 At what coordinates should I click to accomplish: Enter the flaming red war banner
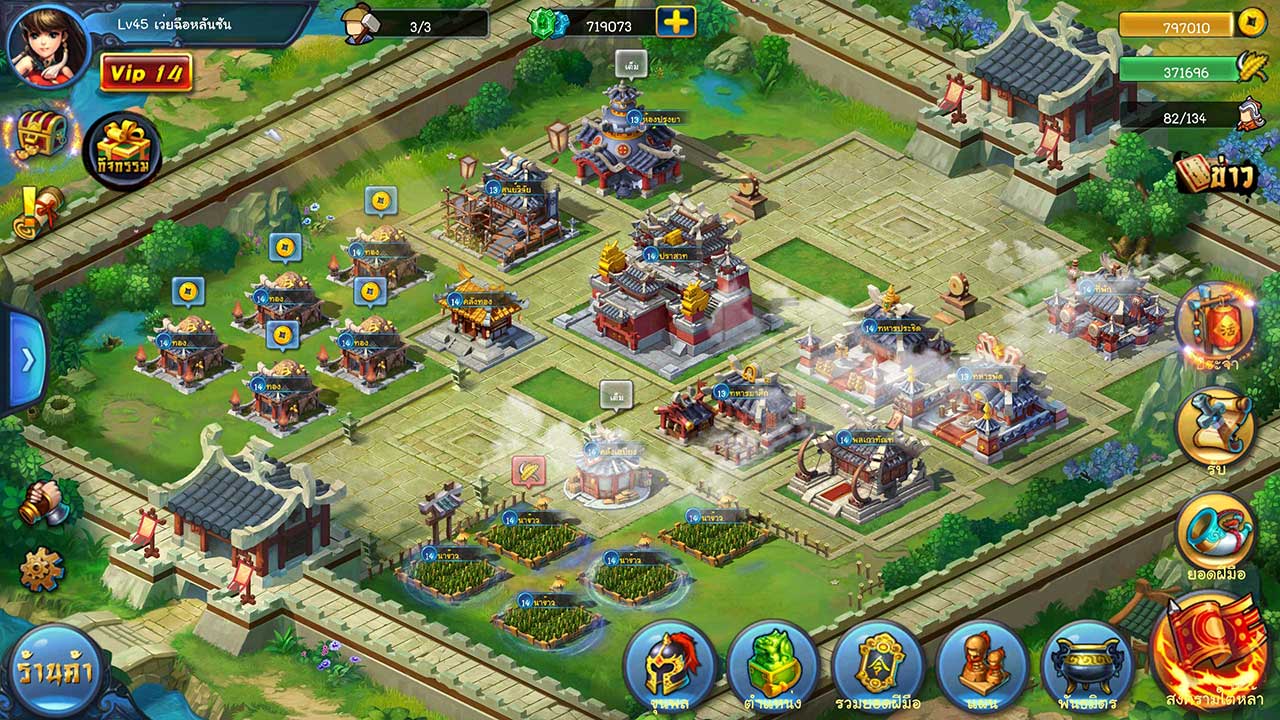(1213, 645)
